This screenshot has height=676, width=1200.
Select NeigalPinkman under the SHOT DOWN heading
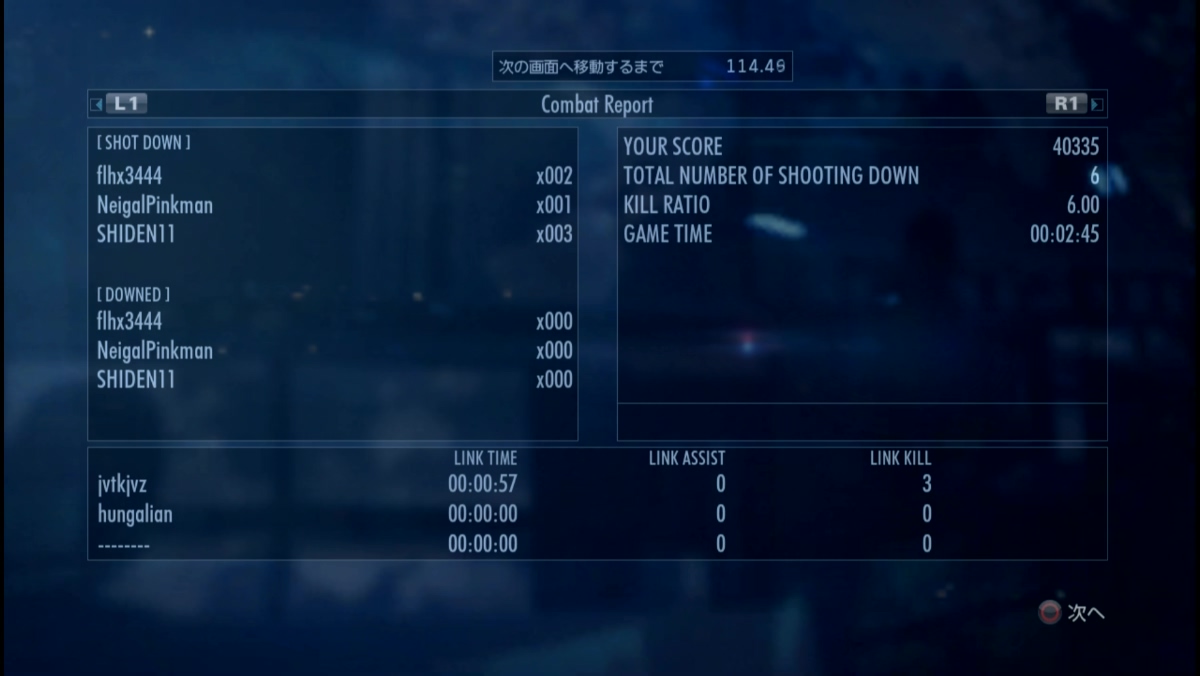155,206
